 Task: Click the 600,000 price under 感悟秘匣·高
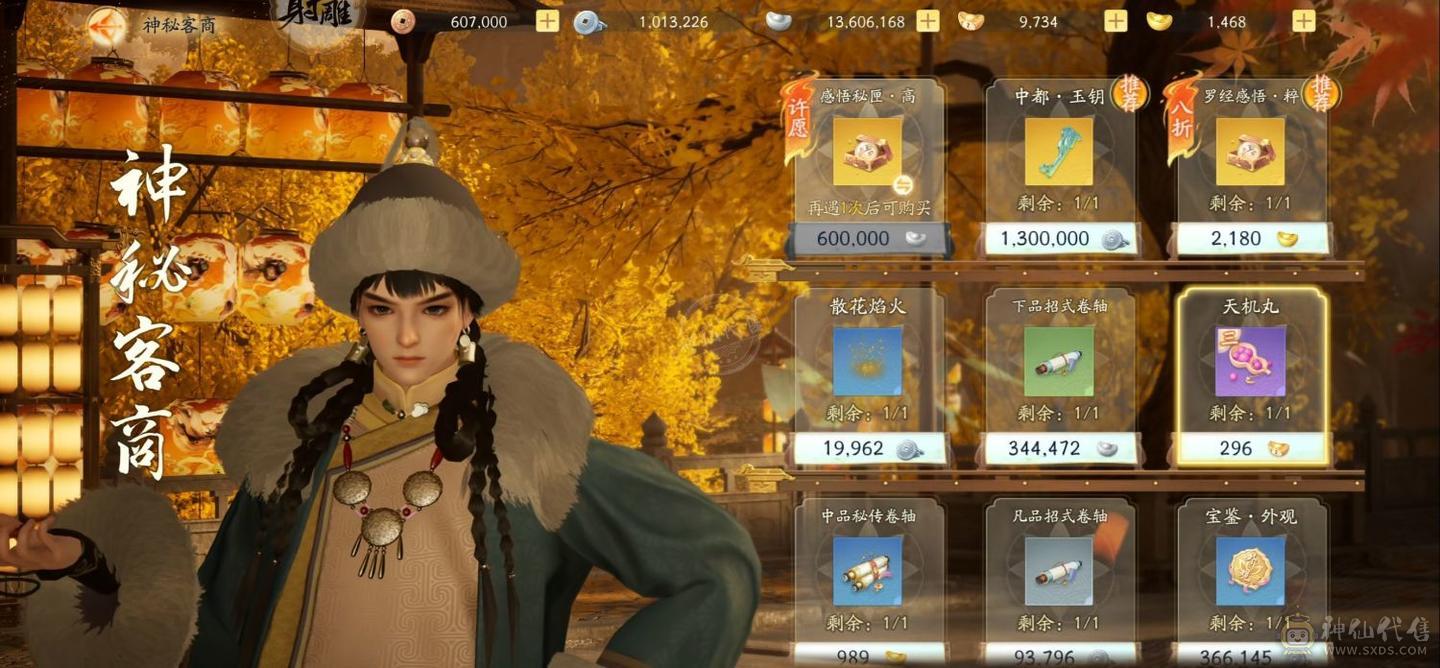coord(868,239)
